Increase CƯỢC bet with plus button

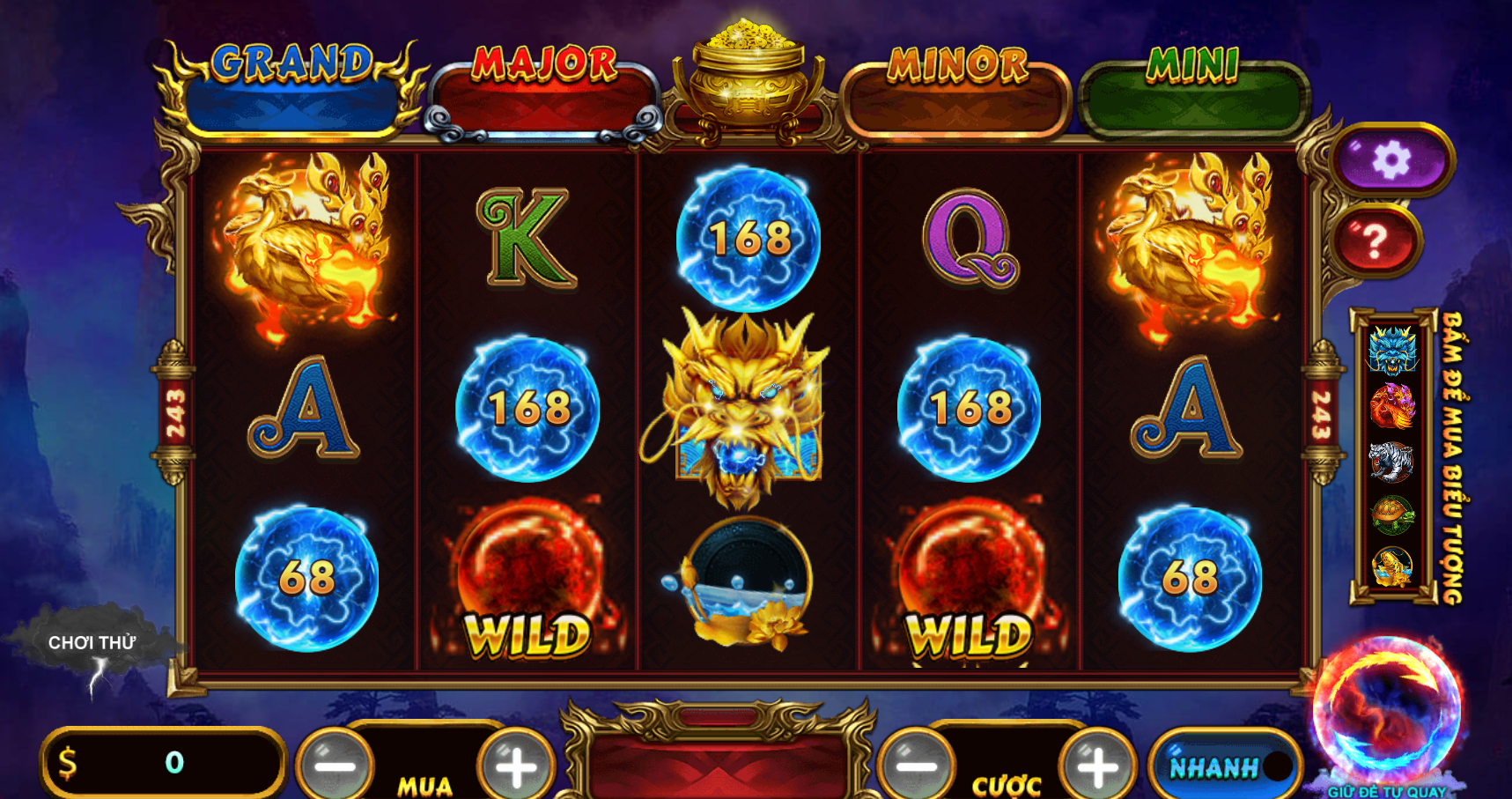pos(1098,765)
